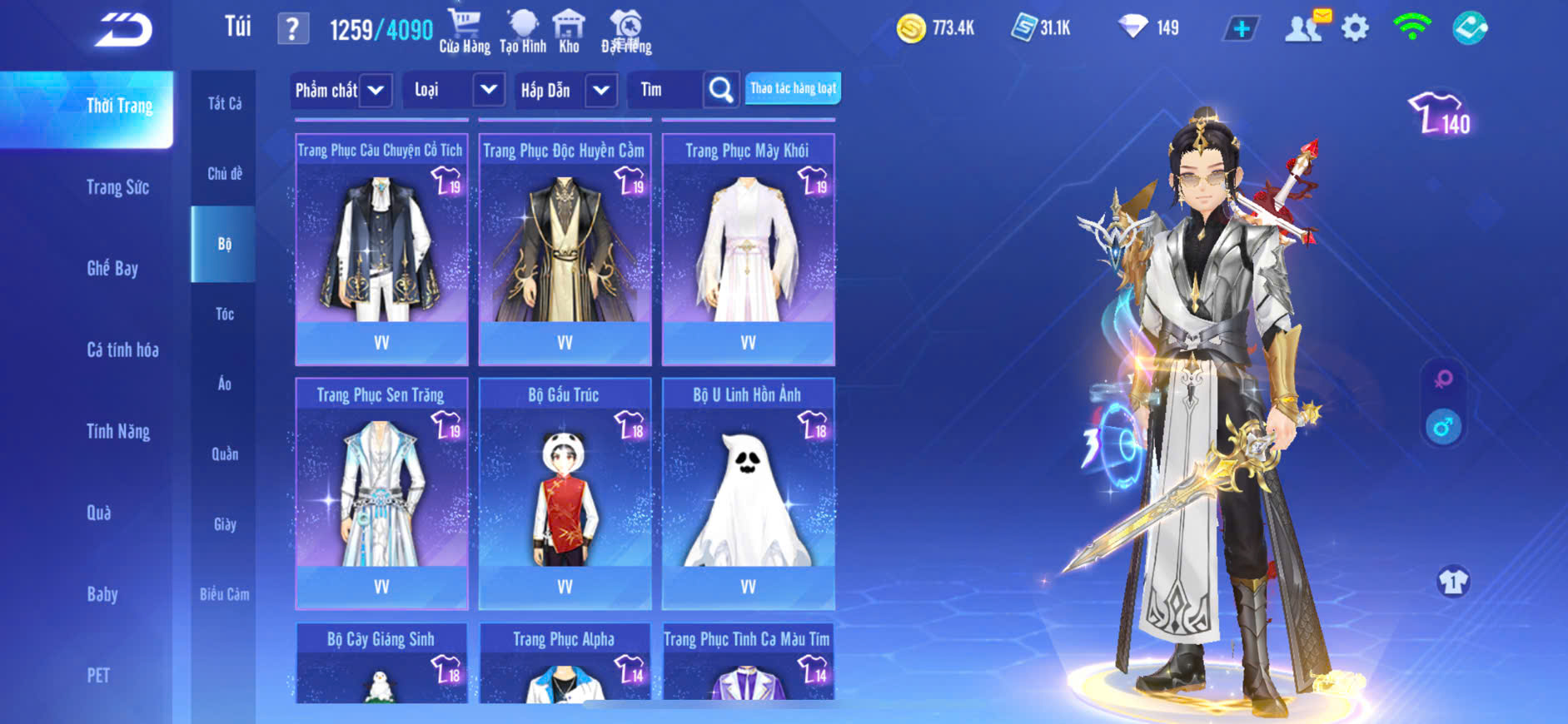Open the gear settings icon
The height and width of the screenshot is (724, 1568).
click(1355, 28)
